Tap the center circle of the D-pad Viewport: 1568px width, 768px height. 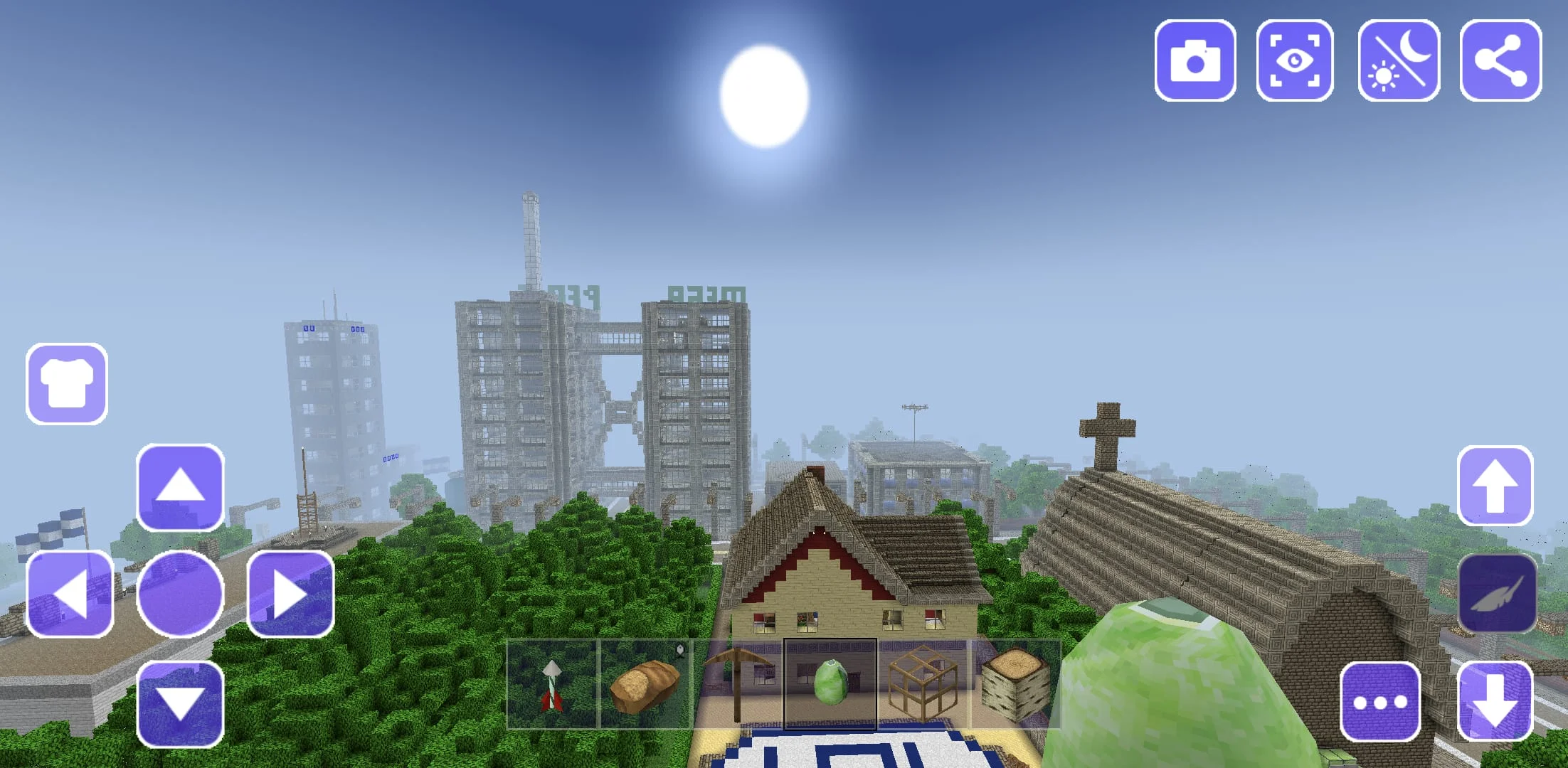(x=179, y=594)
